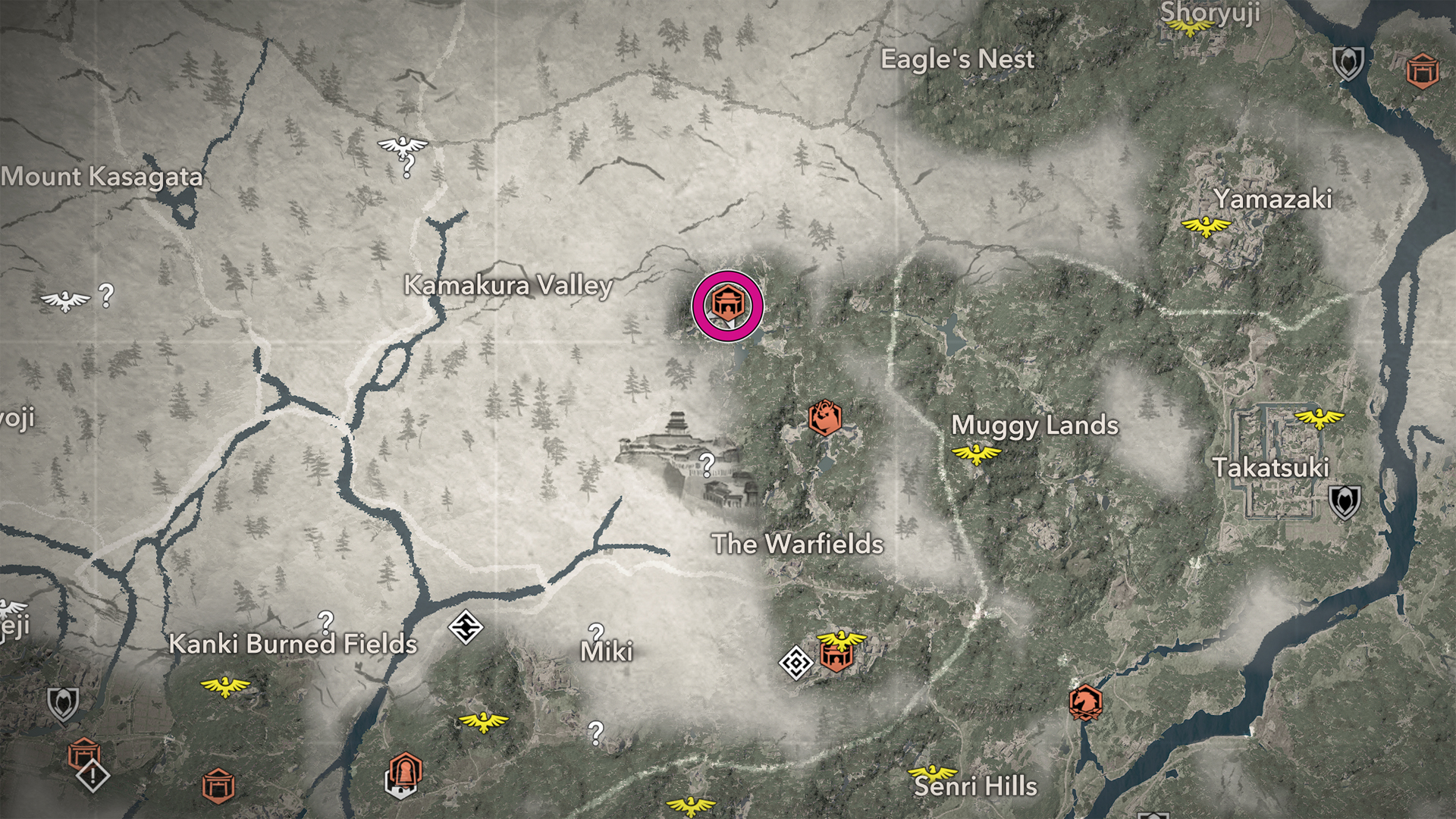Select the Senri Hills yellow eagle viewpoint
Image resolution: width=1456 pixels, height=819 pixels.
tap(932, 773)
